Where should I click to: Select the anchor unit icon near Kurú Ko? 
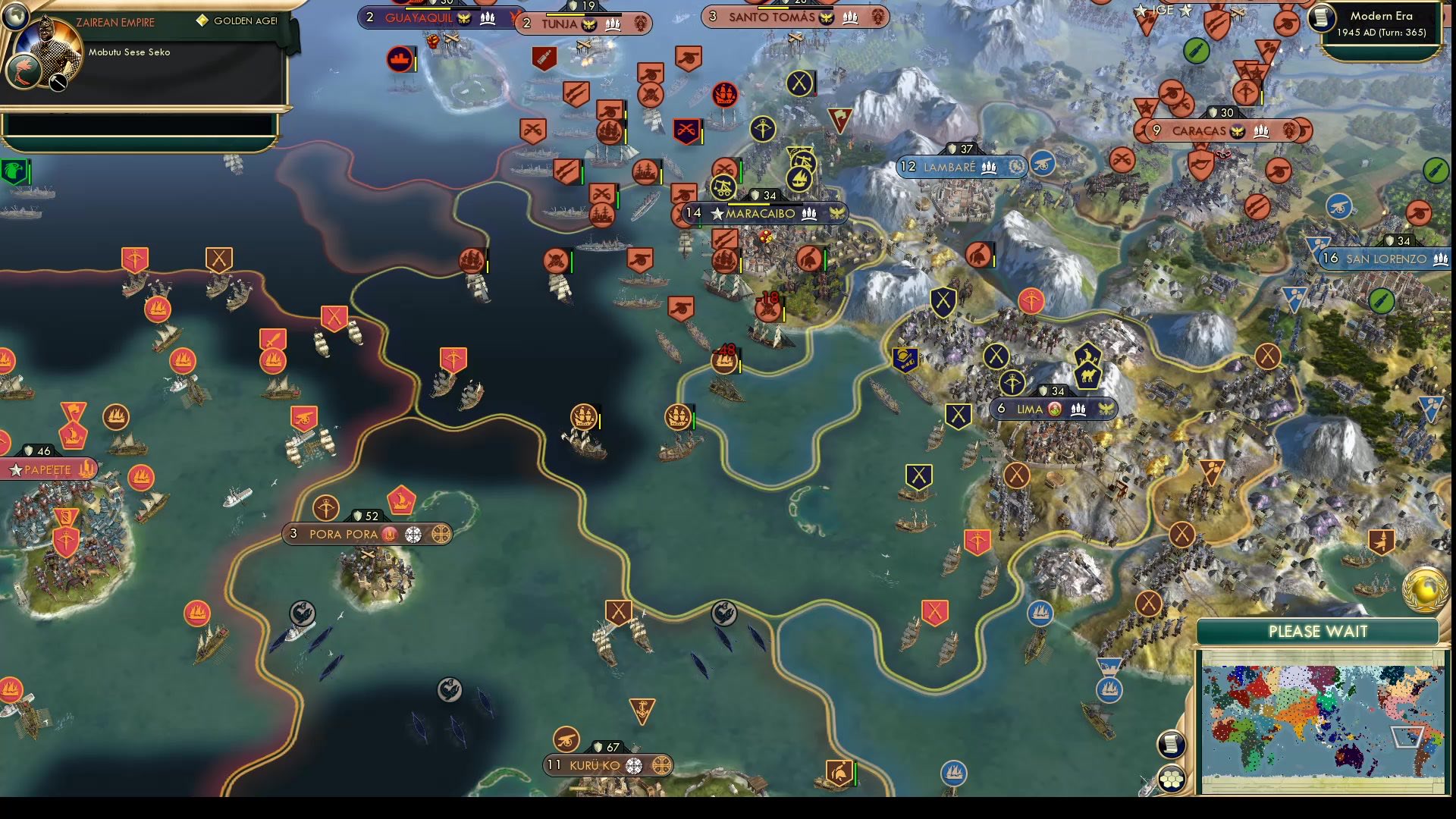coord(641,708)
